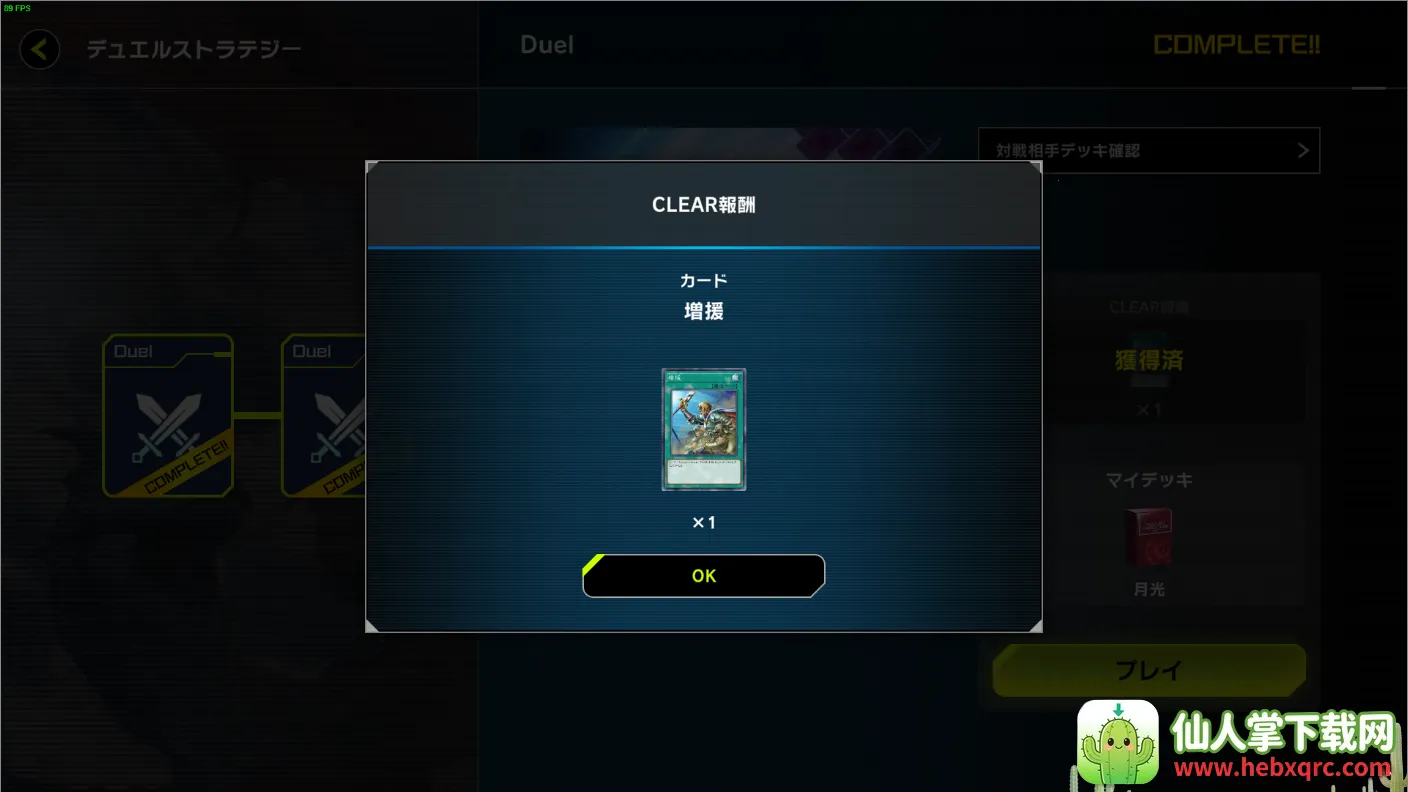Click the yellow プレイ button

click(1148, 670)
